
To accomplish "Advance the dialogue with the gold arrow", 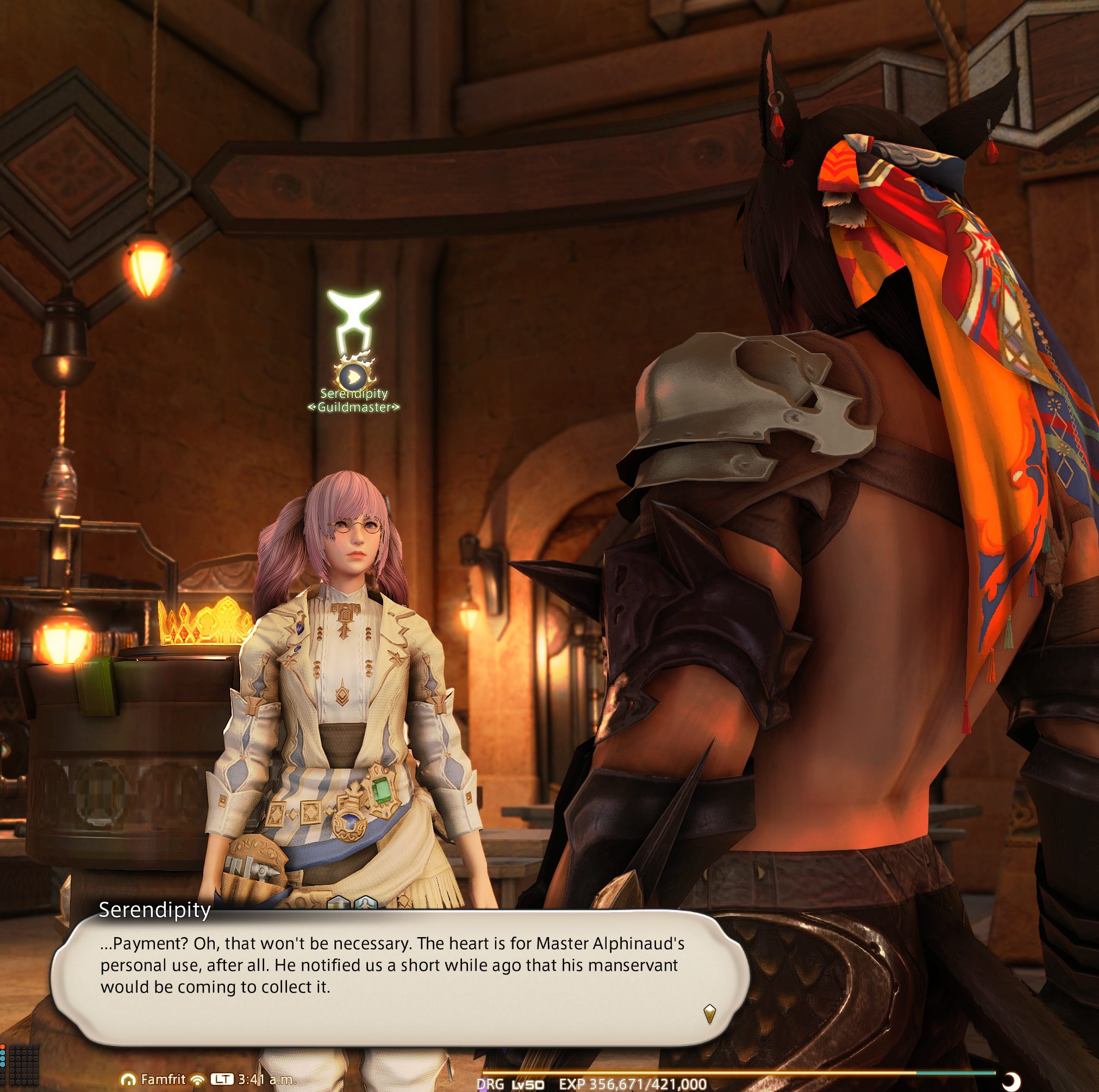I will [709, 1013].
